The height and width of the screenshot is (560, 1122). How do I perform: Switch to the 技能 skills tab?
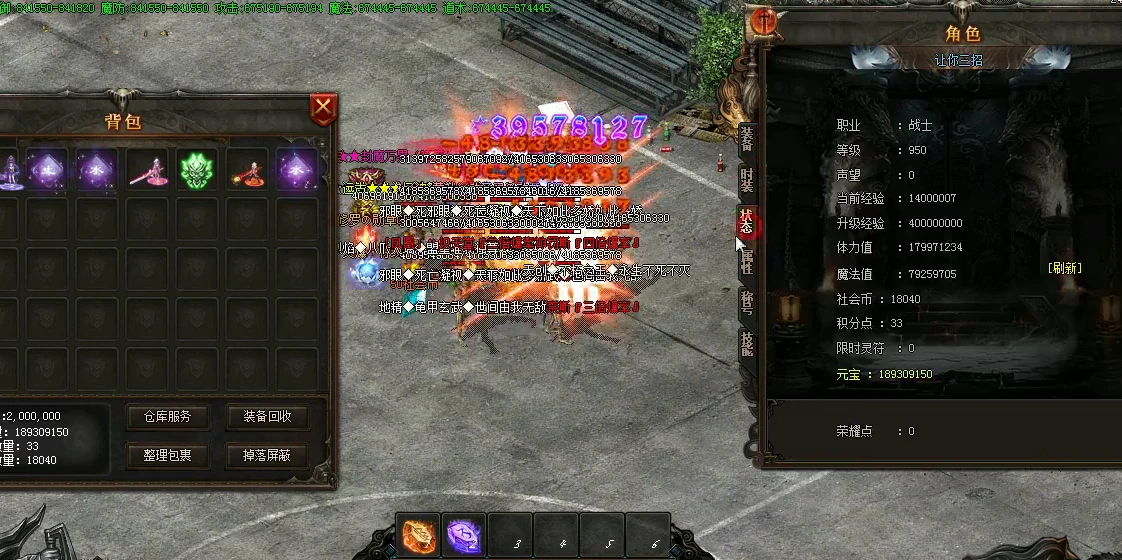[747, 344]
